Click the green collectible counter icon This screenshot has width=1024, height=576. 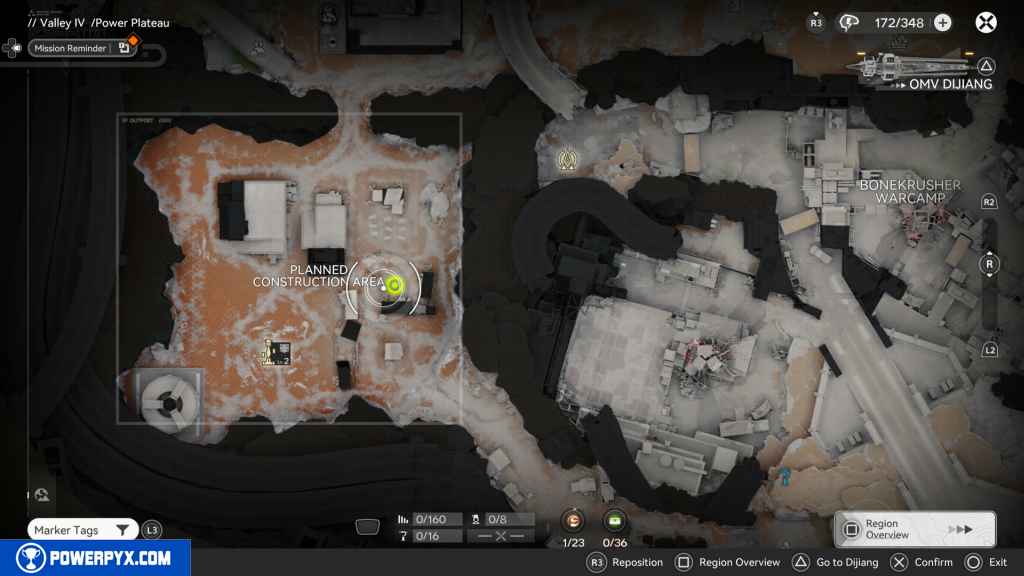tap(615, 520)
